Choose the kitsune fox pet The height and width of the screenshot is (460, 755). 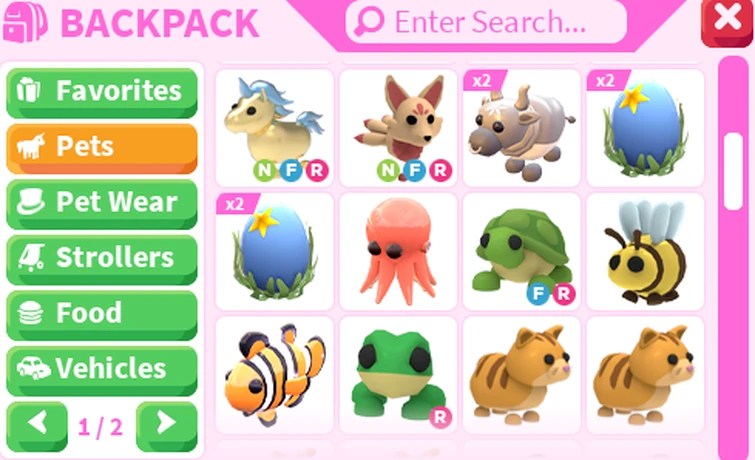pos(397,127)
